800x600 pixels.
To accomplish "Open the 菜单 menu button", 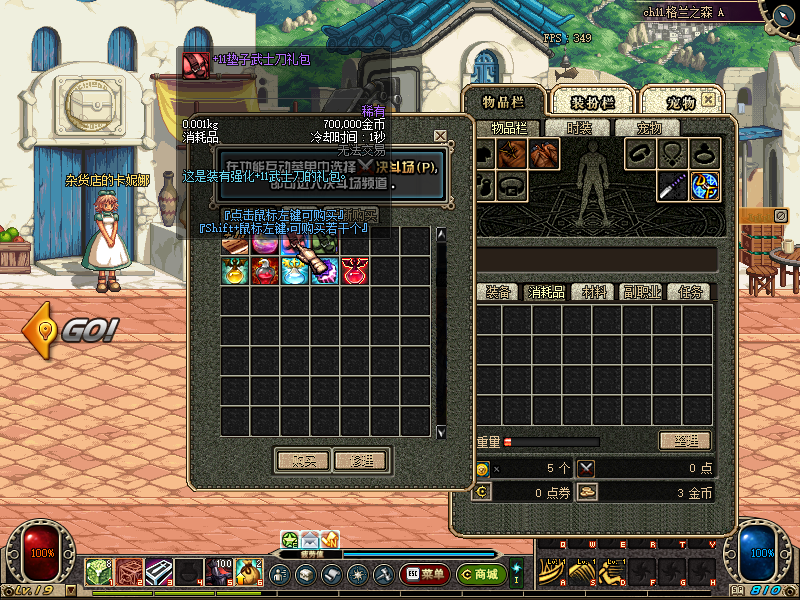I will [x=424, y=574].
